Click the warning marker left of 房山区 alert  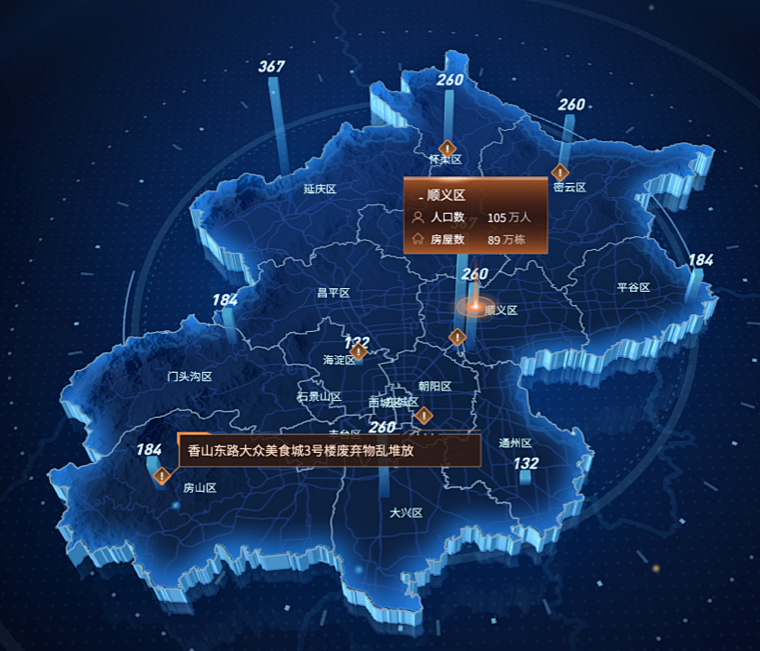tap(161, 476)
